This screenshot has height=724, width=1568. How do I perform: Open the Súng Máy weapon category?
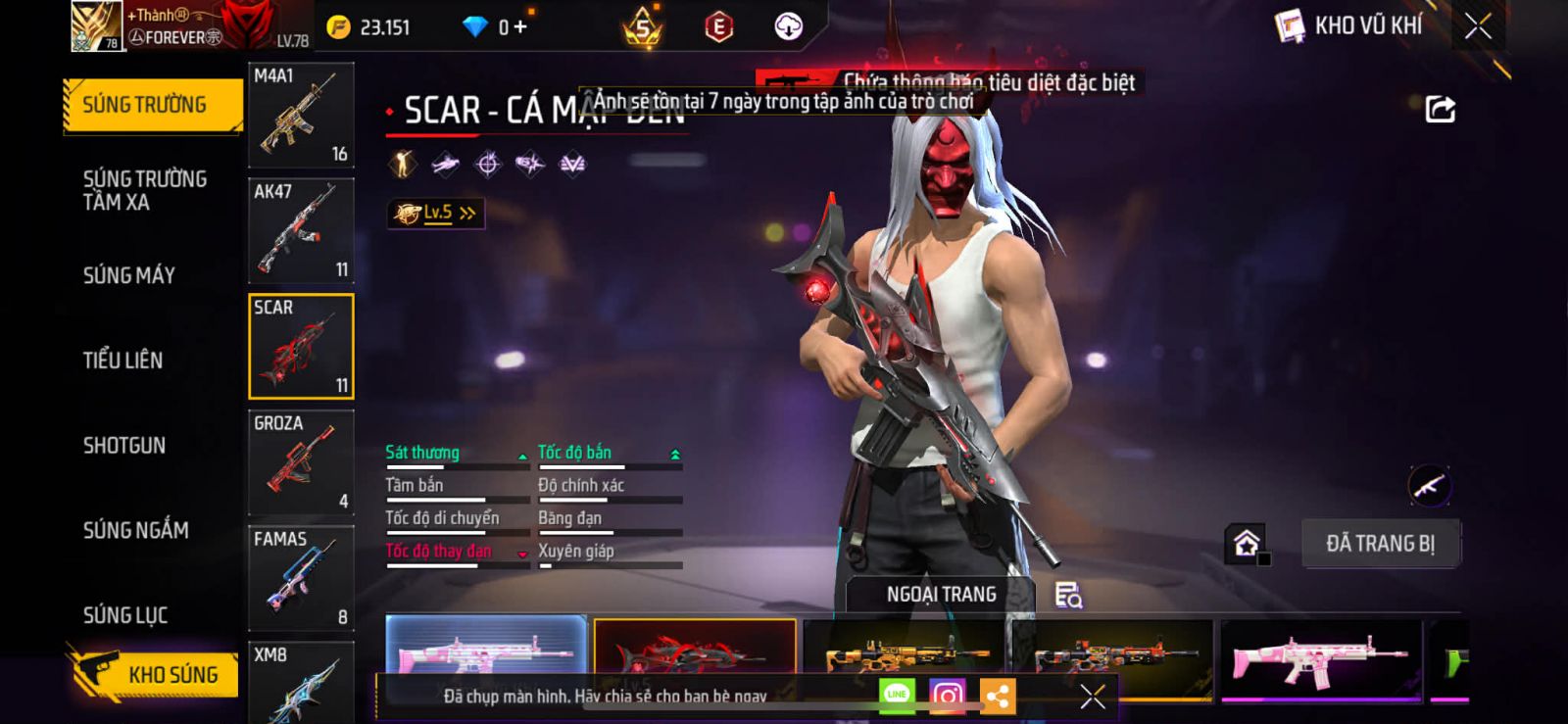[128, 275]
